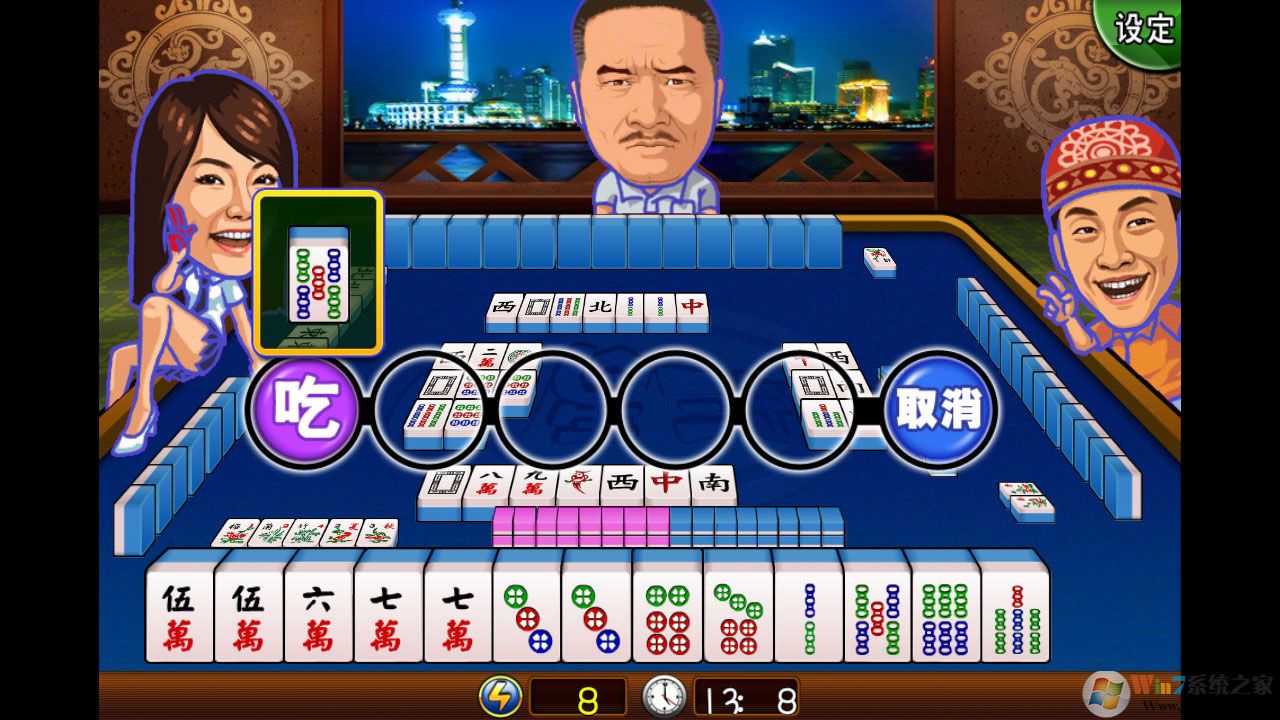
Task: Select the 六萬 tile in your hand
Action: pos(318,612)
